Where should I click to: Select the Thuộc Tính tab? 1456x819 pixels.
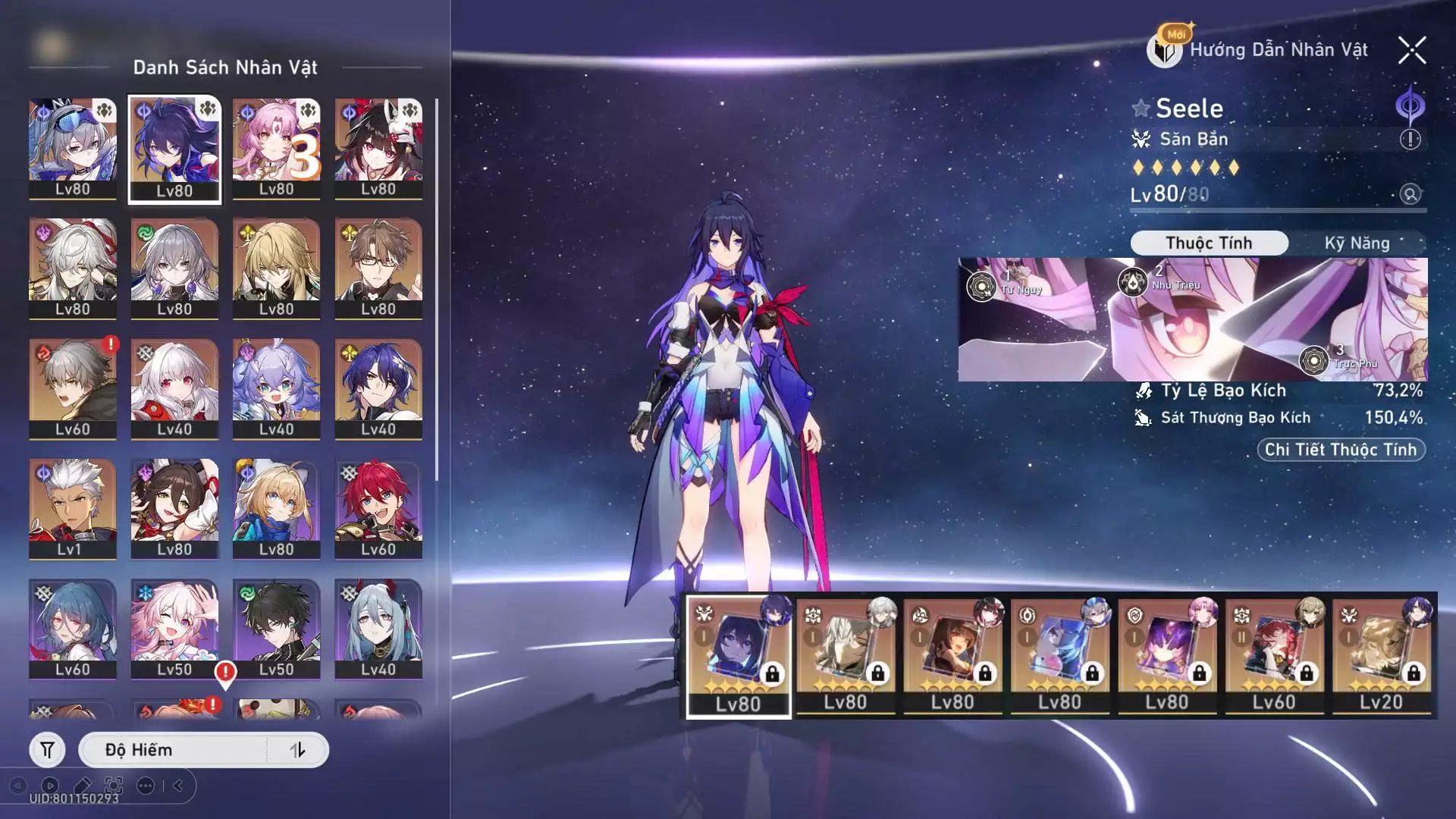[1209, 243]
